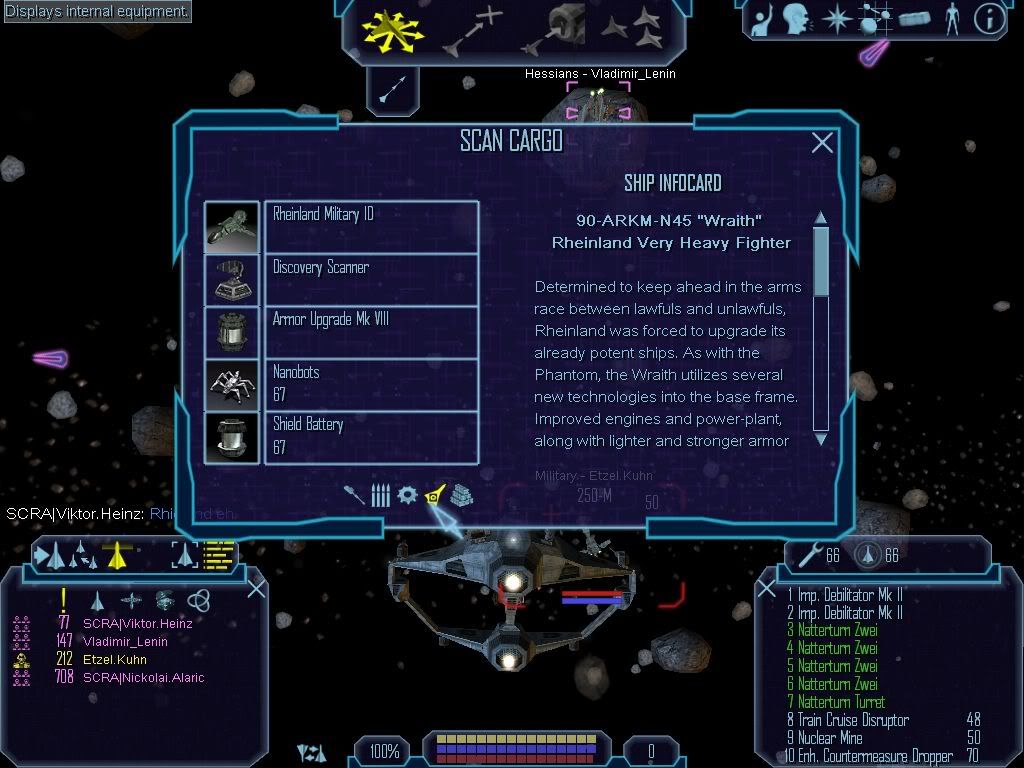Show ammunition filter in scan cargo
This screenshot has height=768, width=1024.
coord(380,495)
